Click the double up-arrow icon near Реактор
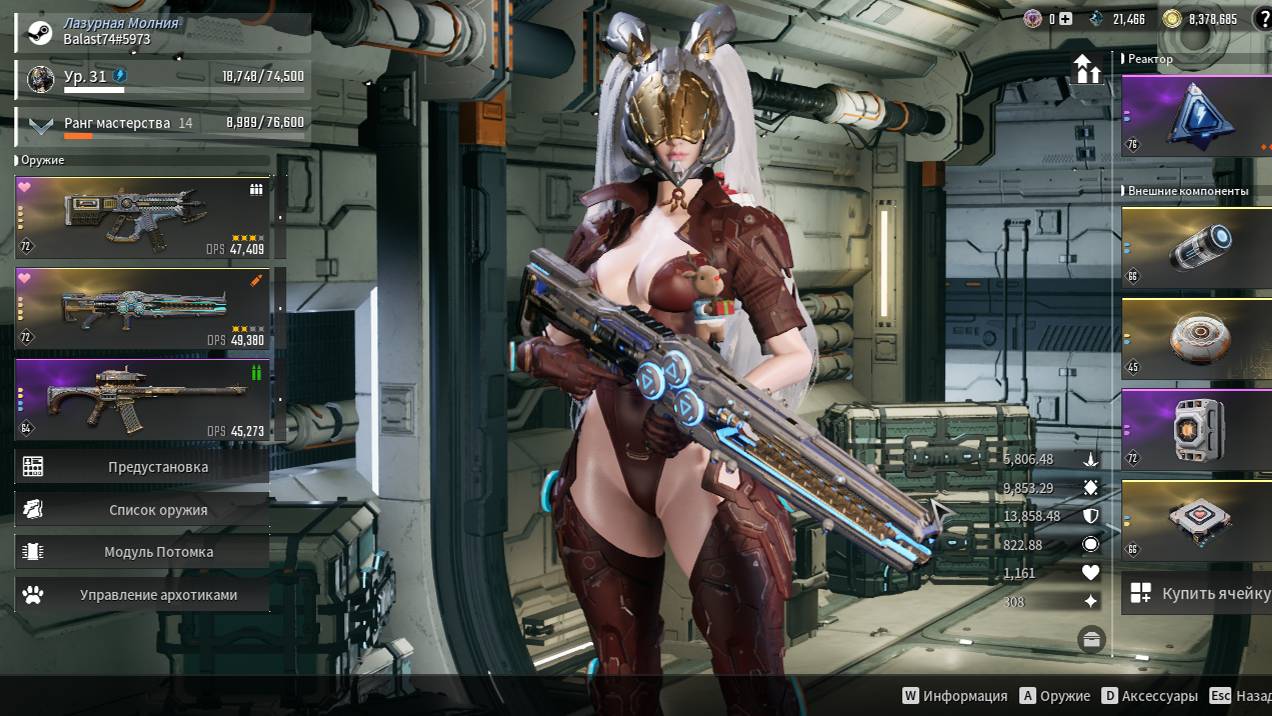1272x716 pixels. pos(1087,71)
